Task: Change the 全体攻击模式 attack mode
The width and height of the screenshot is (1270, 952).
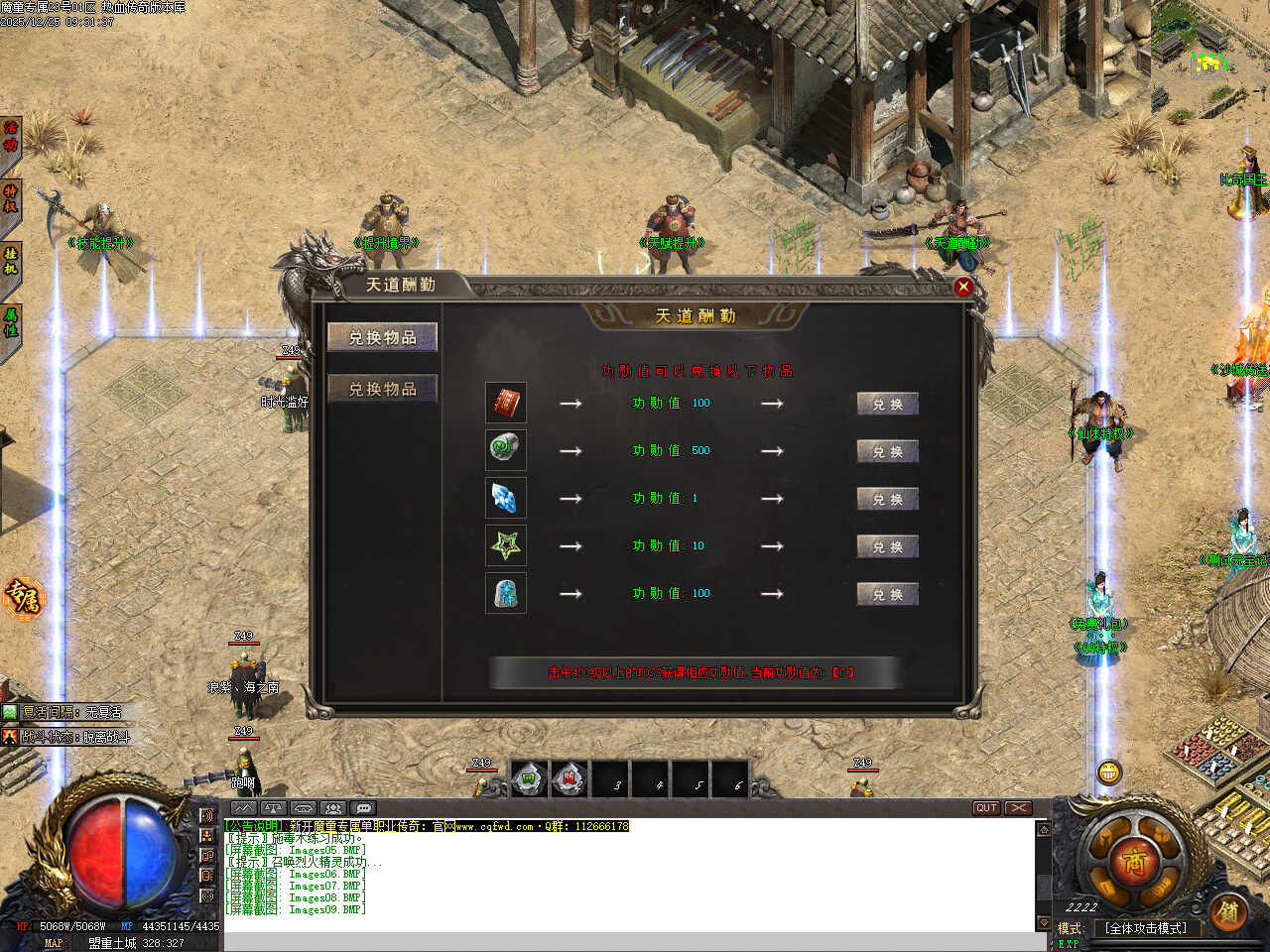Action: (x=1146, y=928)
